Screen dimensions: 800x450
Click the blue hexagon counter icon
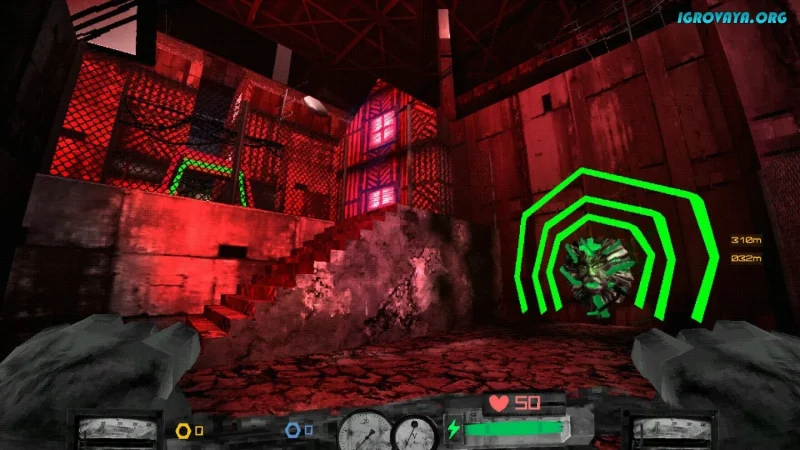(292, 430)
